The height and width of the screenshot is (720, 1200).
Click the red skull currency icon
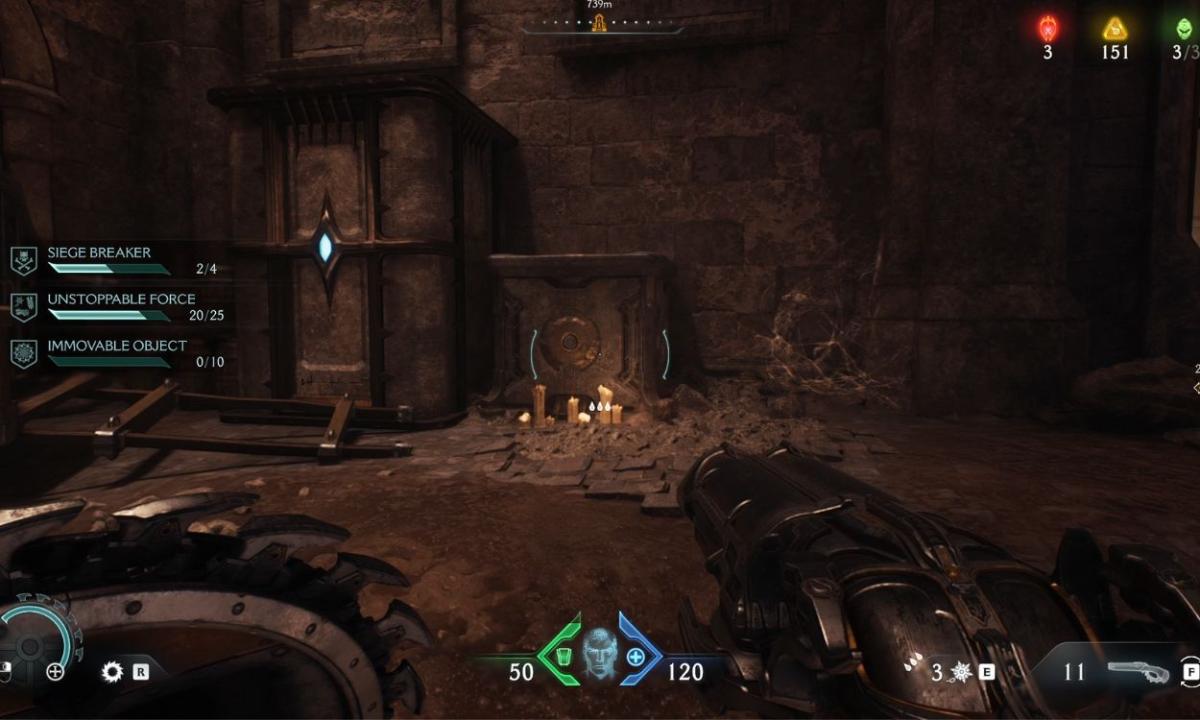[1048, 29]
